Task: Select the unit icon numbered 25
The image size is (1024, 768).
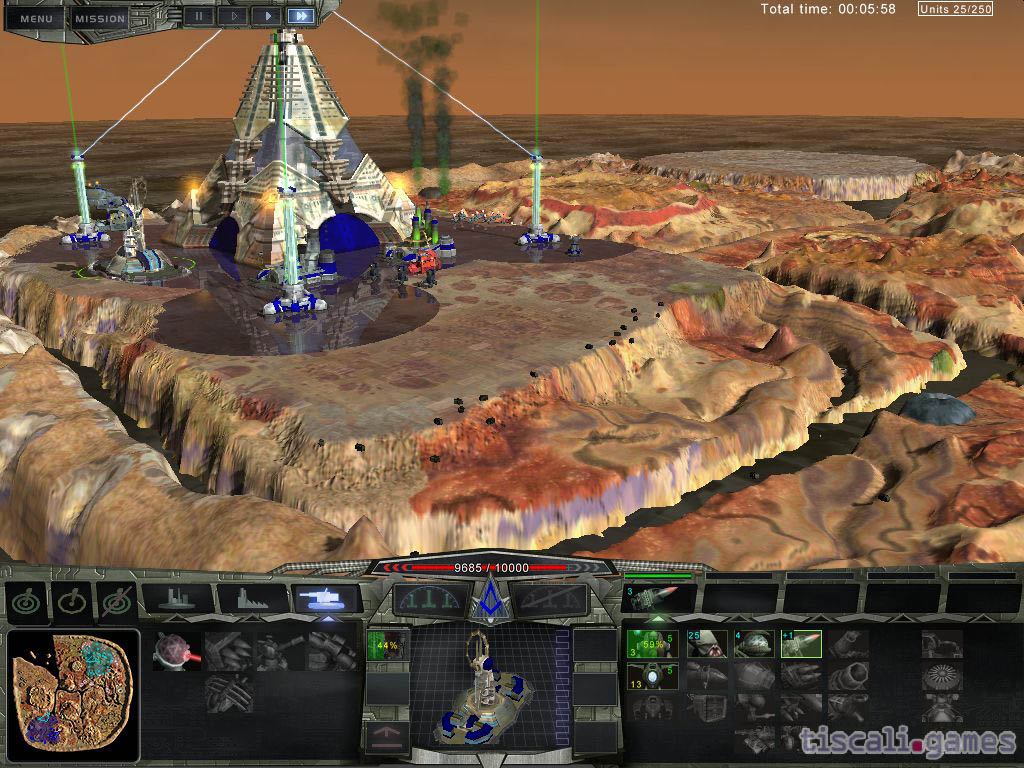Action: 706,644
